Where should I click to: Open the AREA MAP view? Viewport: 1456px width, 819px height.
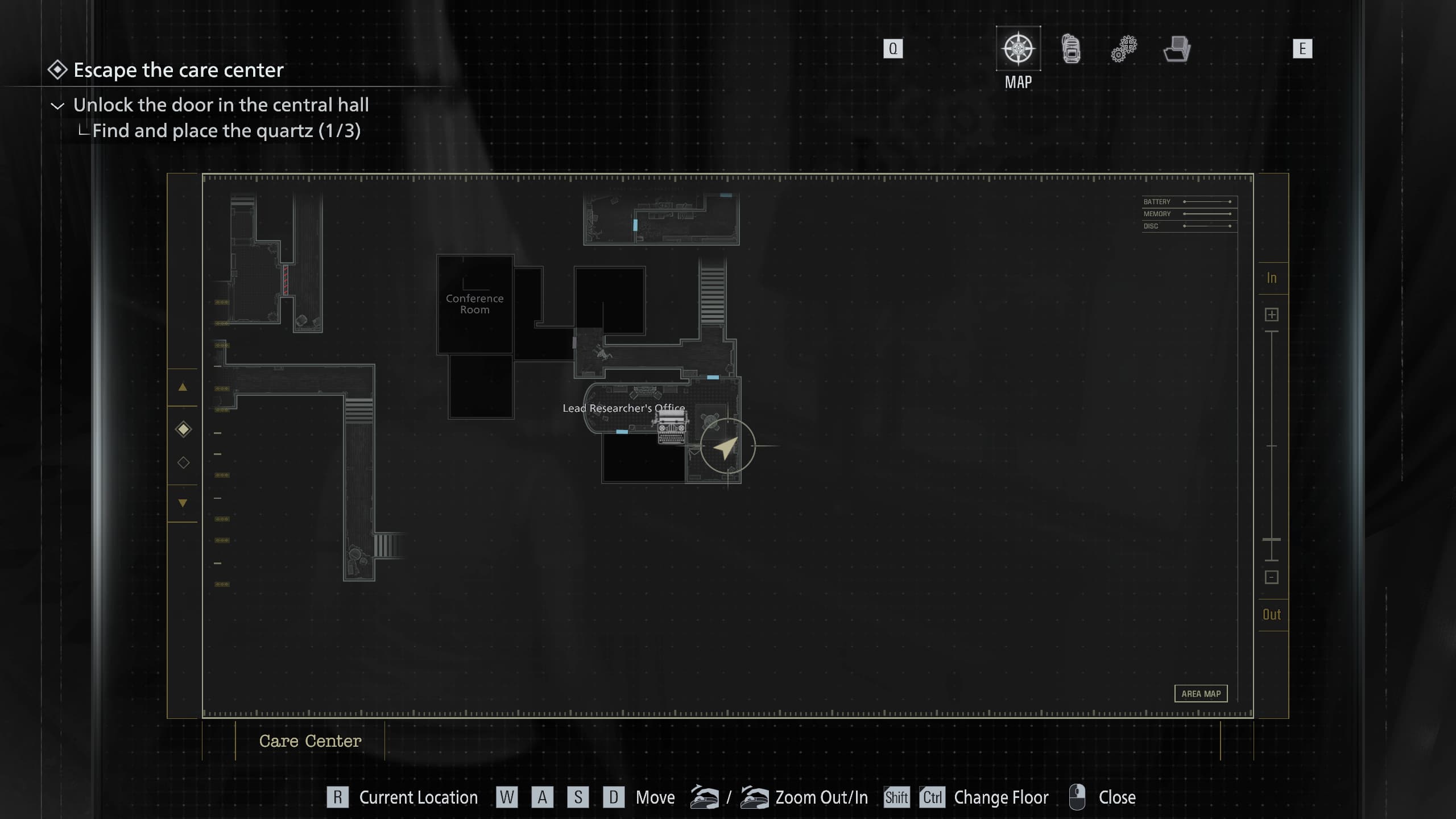point(1201,694)
